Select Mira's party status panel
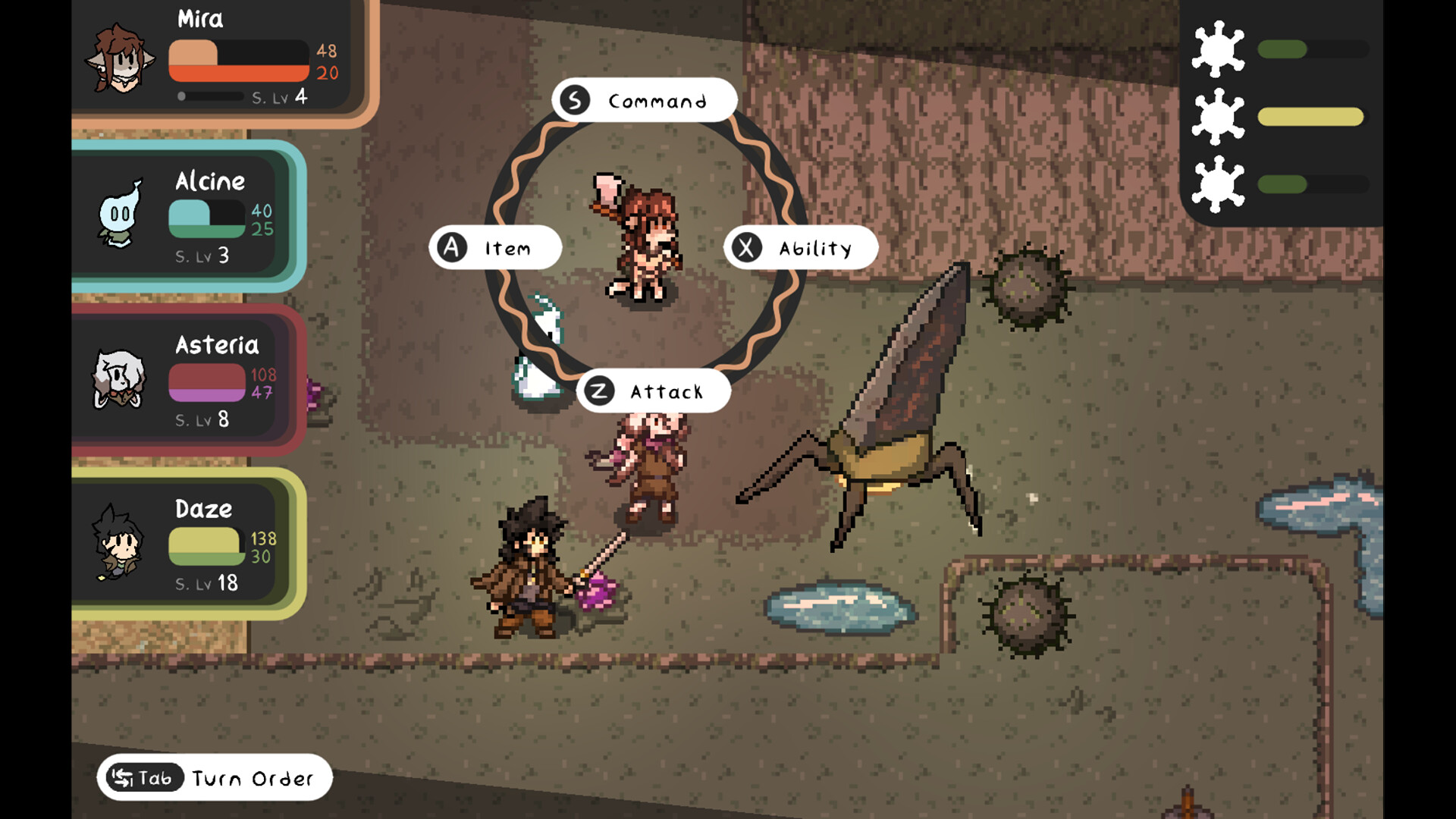The width and height of the screenshot is (1456, 819). [x=220, y=61]
